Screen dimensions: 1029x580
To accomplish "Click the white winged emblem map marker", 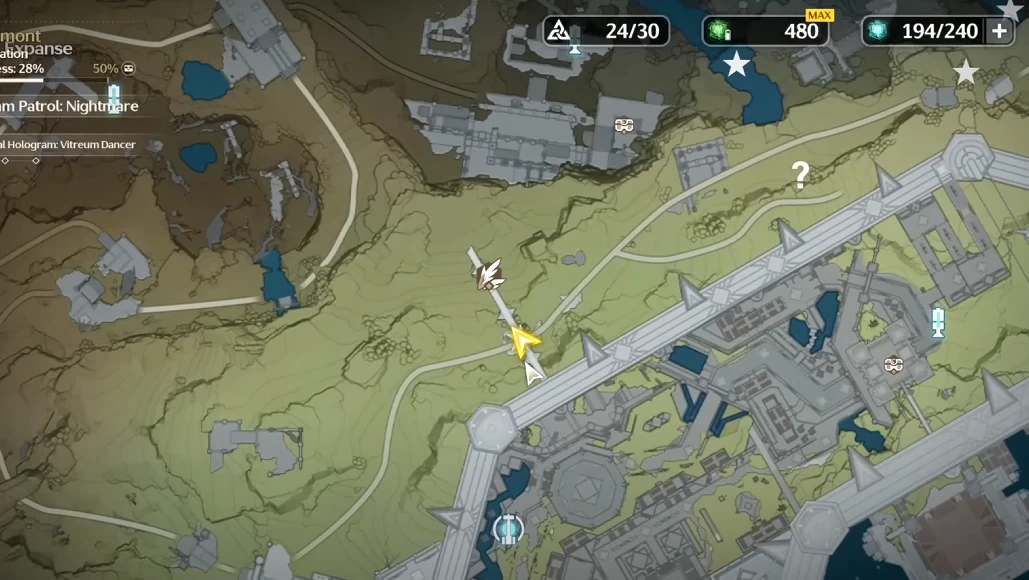I will point(488,273).
